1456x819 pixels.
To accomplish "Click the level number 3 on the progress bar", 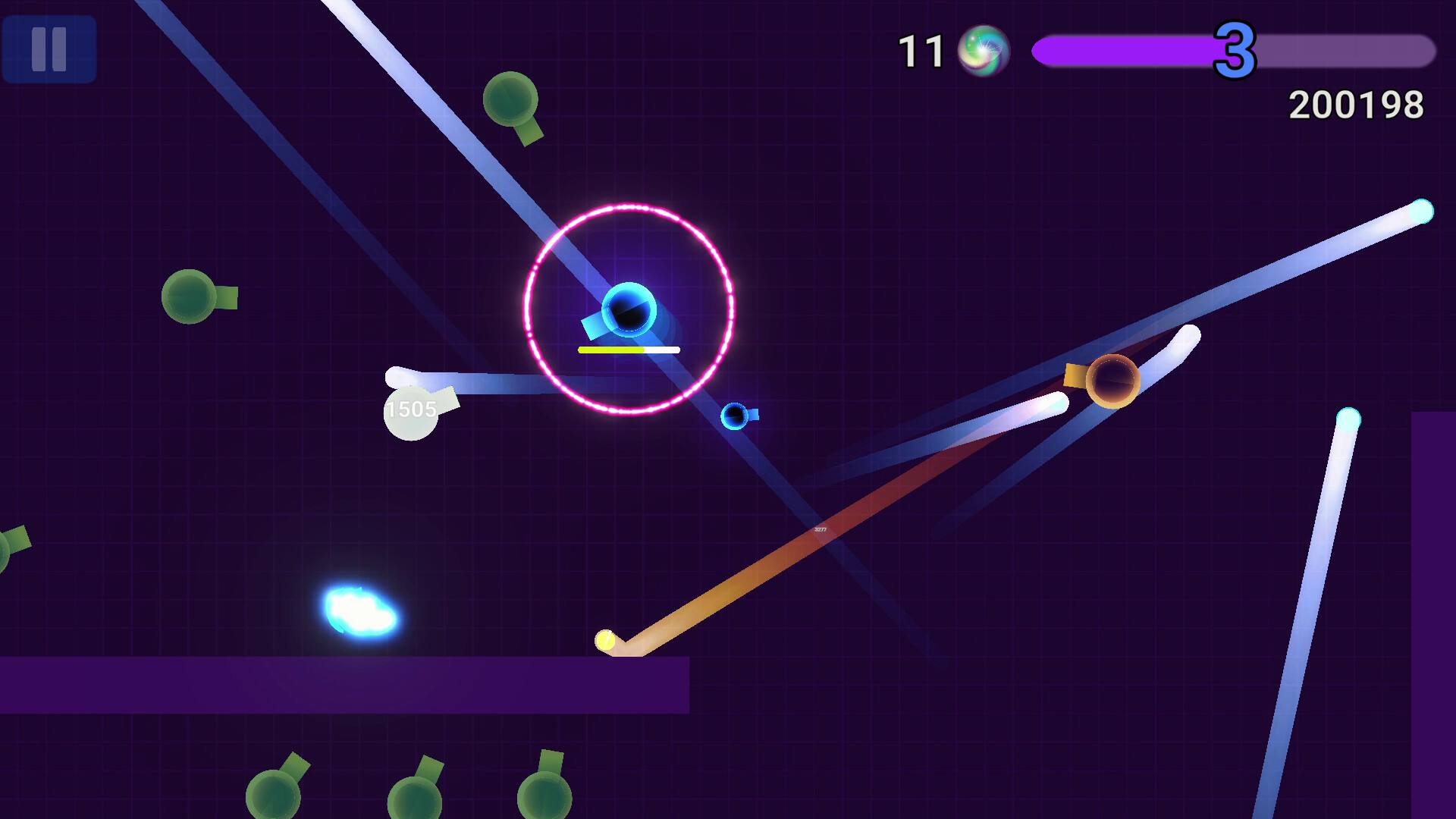I will (x=1236, y=49).
